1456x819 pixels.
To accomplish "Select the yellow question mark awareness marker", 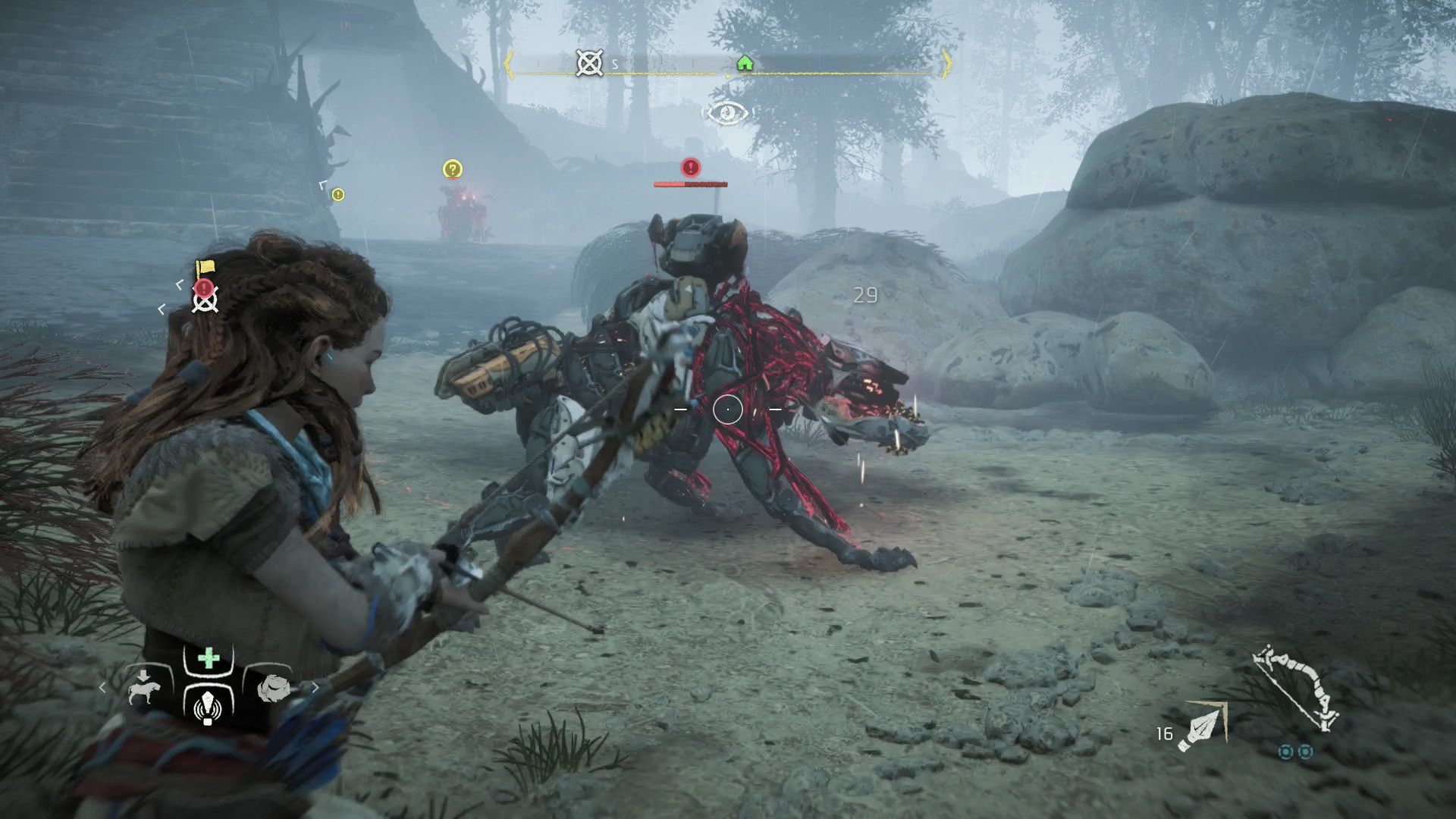I will 453,169.
